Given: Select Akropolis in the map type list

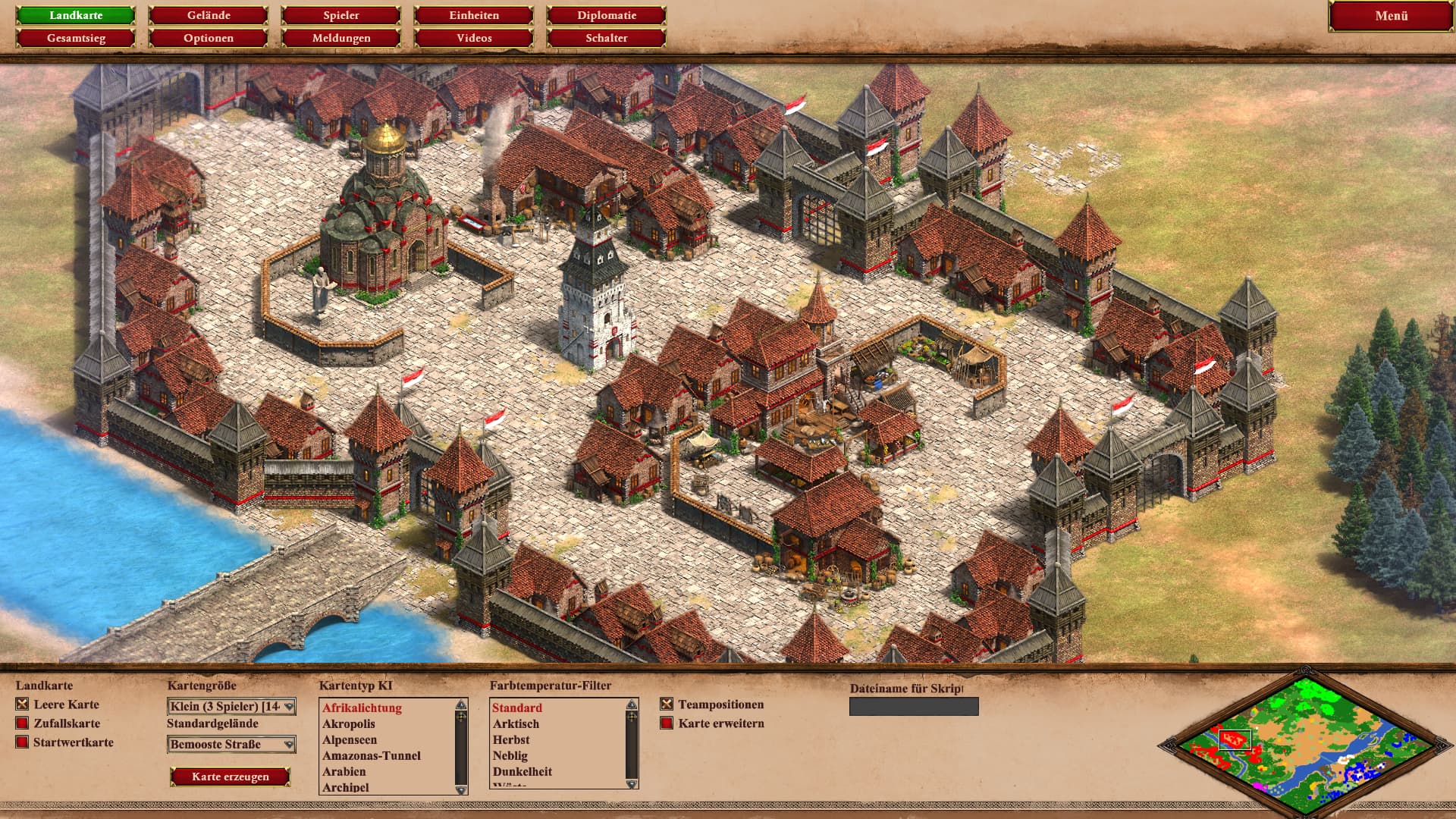Looking at the screenshot, I should 349,724.
